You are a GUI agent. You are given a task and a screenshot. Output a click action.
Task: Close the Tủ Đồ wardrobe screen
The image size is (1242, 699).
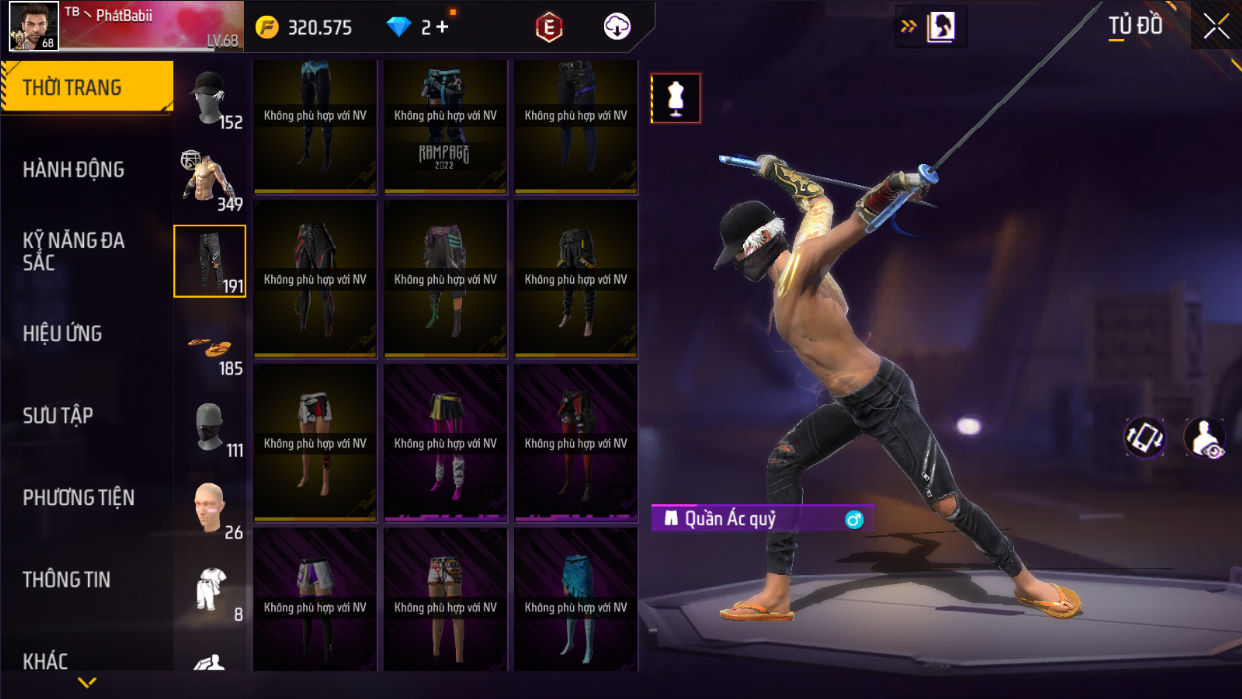[x=1216, y=27]
